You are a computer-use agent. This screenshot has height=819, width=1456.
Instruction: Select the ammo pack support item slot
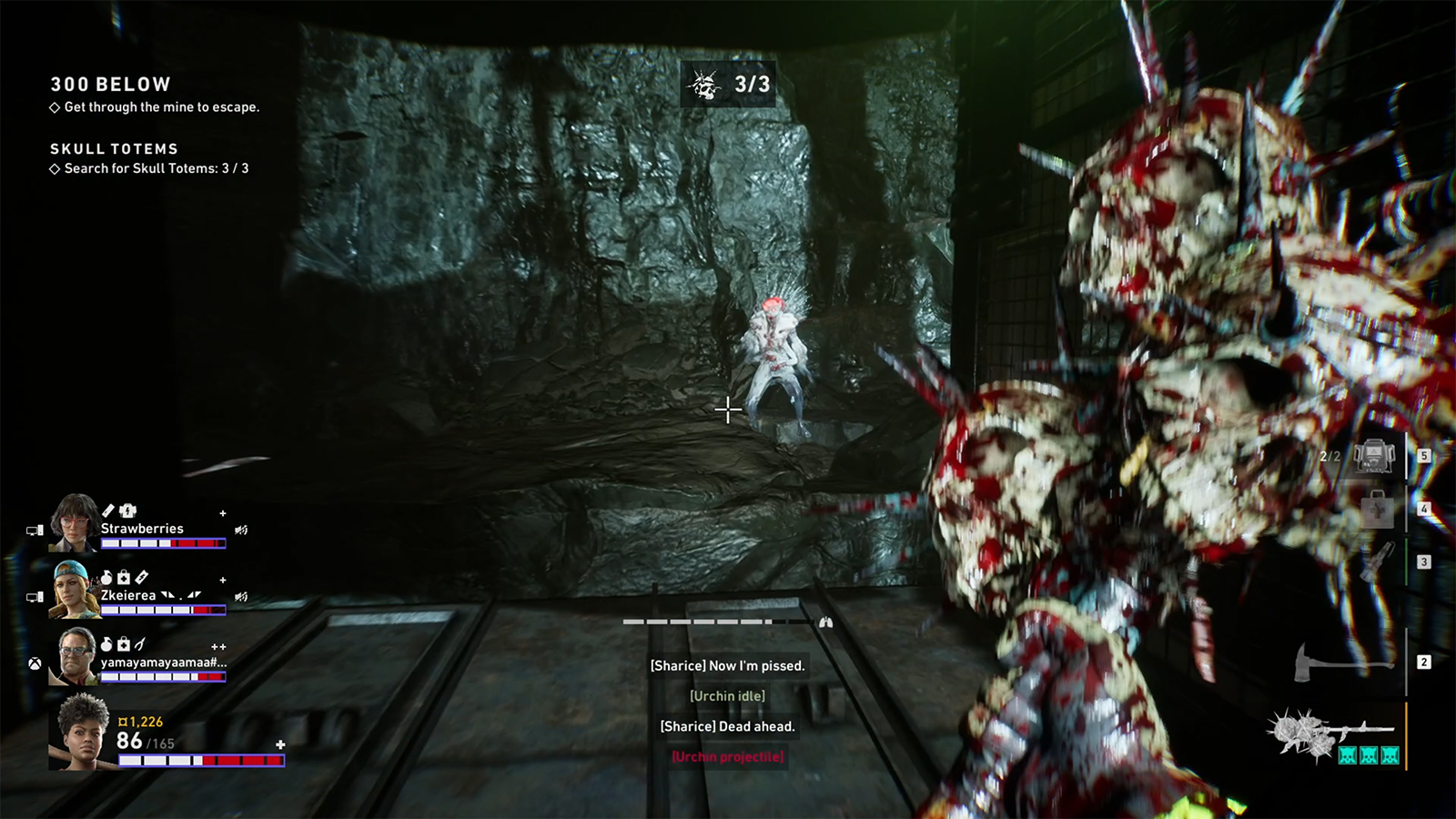click(1373, 456)
